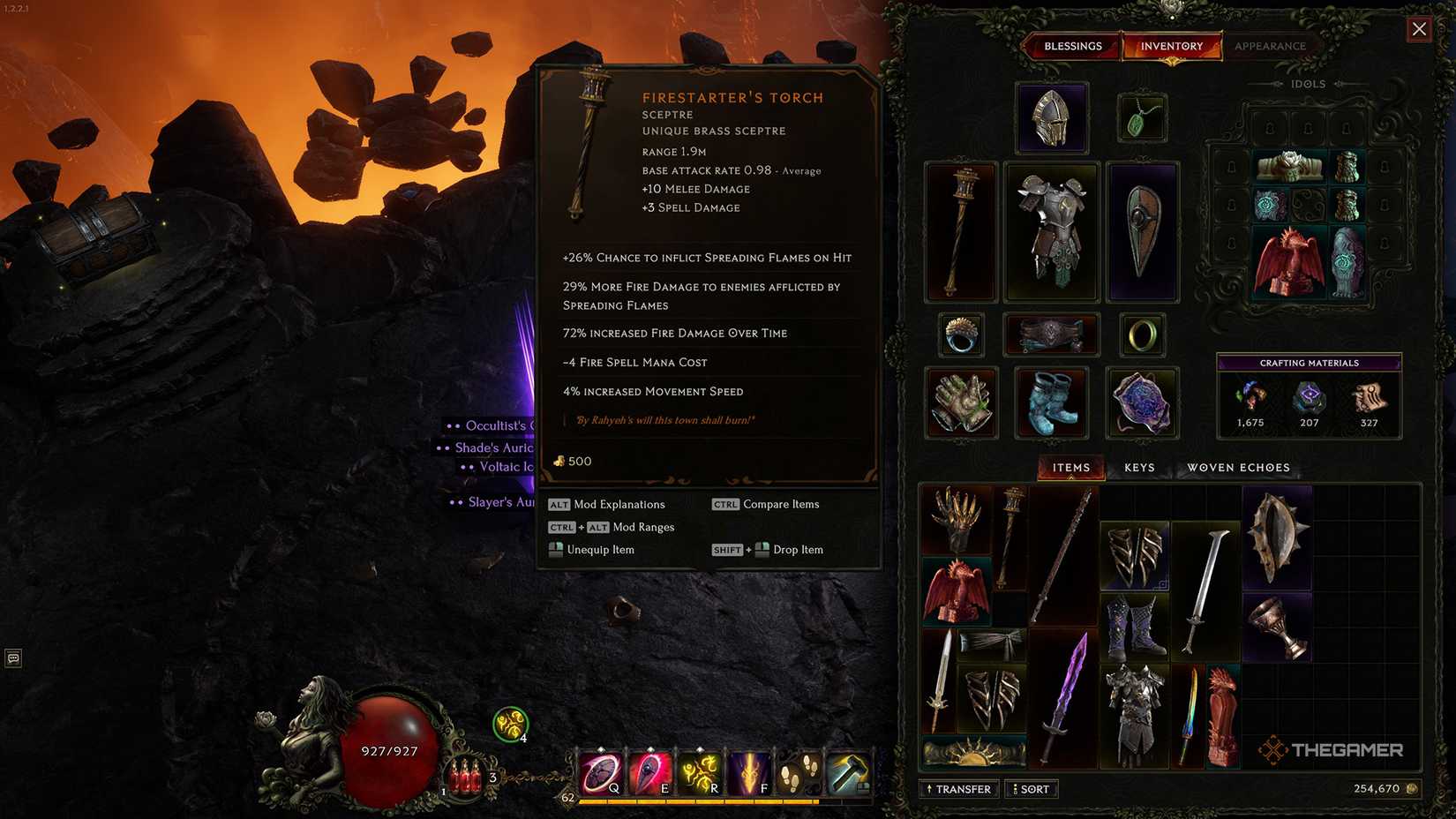The image size is (1456, 819).
Task: Select the equipped Firestarter's Torch sceptre
Action: pos(960,231)
